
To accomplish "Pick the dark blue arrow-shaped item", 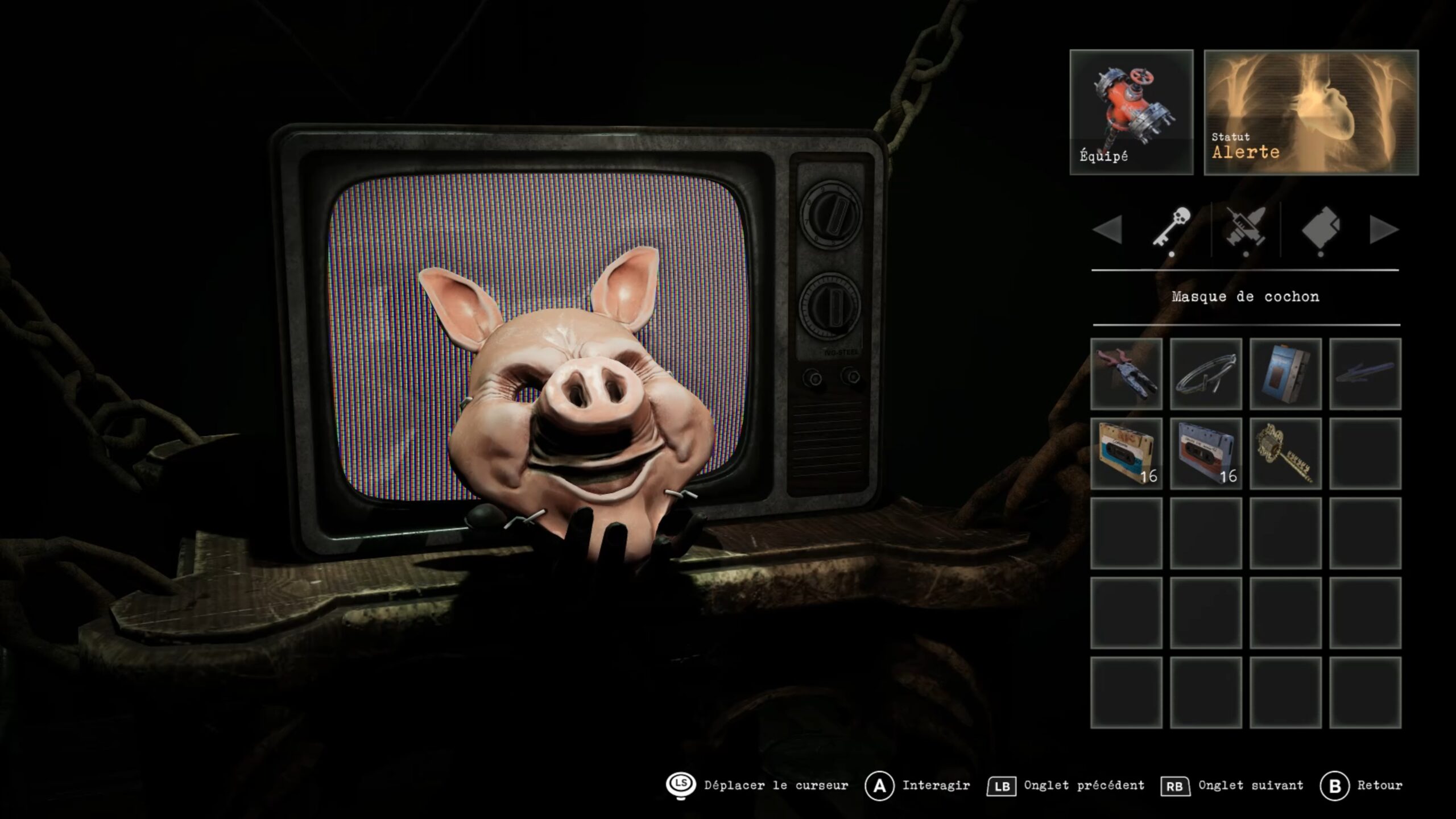I will click(x=1365, y=374).
